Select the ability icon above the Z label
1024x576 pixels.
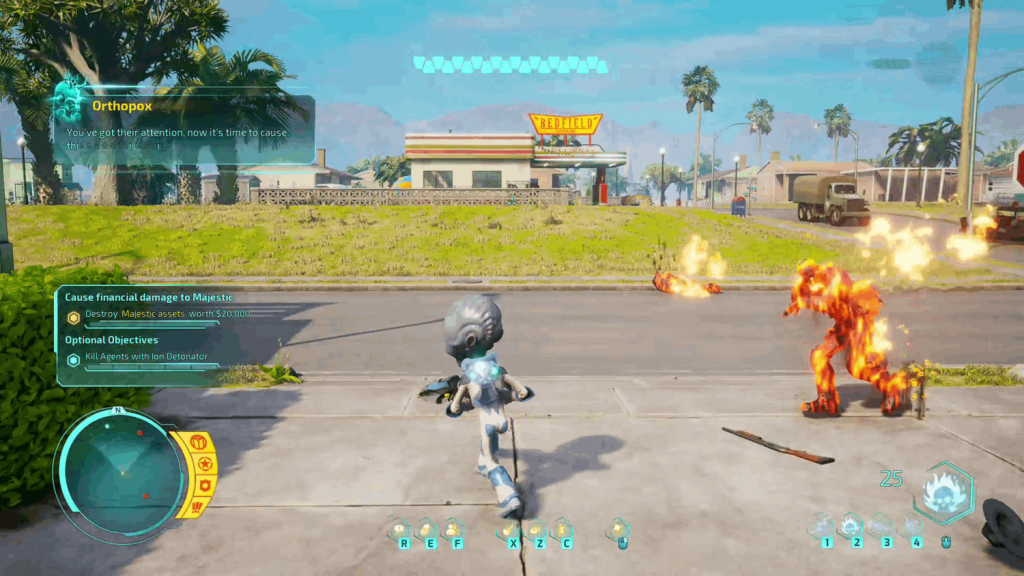point(537,529)
